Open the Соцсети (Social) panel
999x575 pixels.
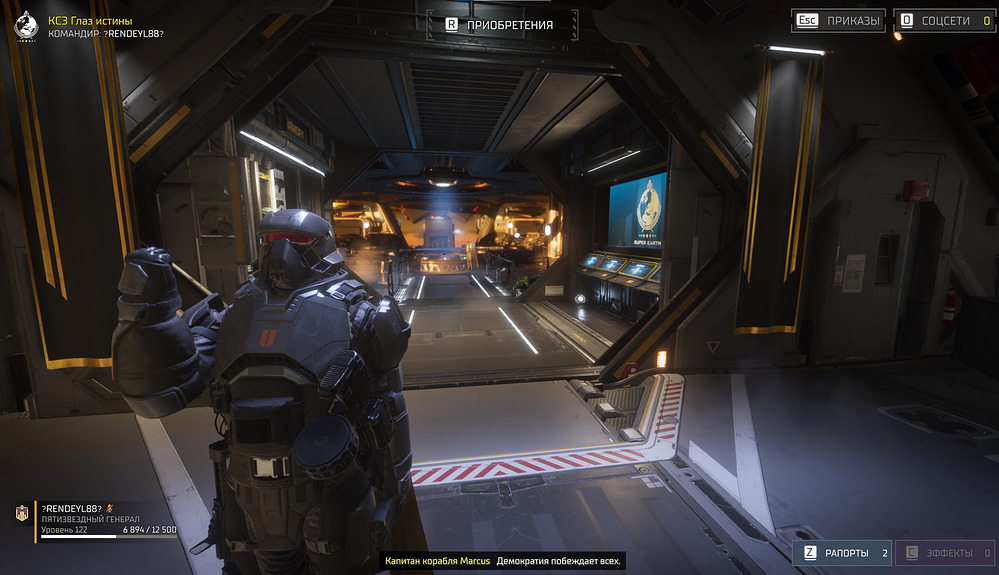click(x=942, y=20)
